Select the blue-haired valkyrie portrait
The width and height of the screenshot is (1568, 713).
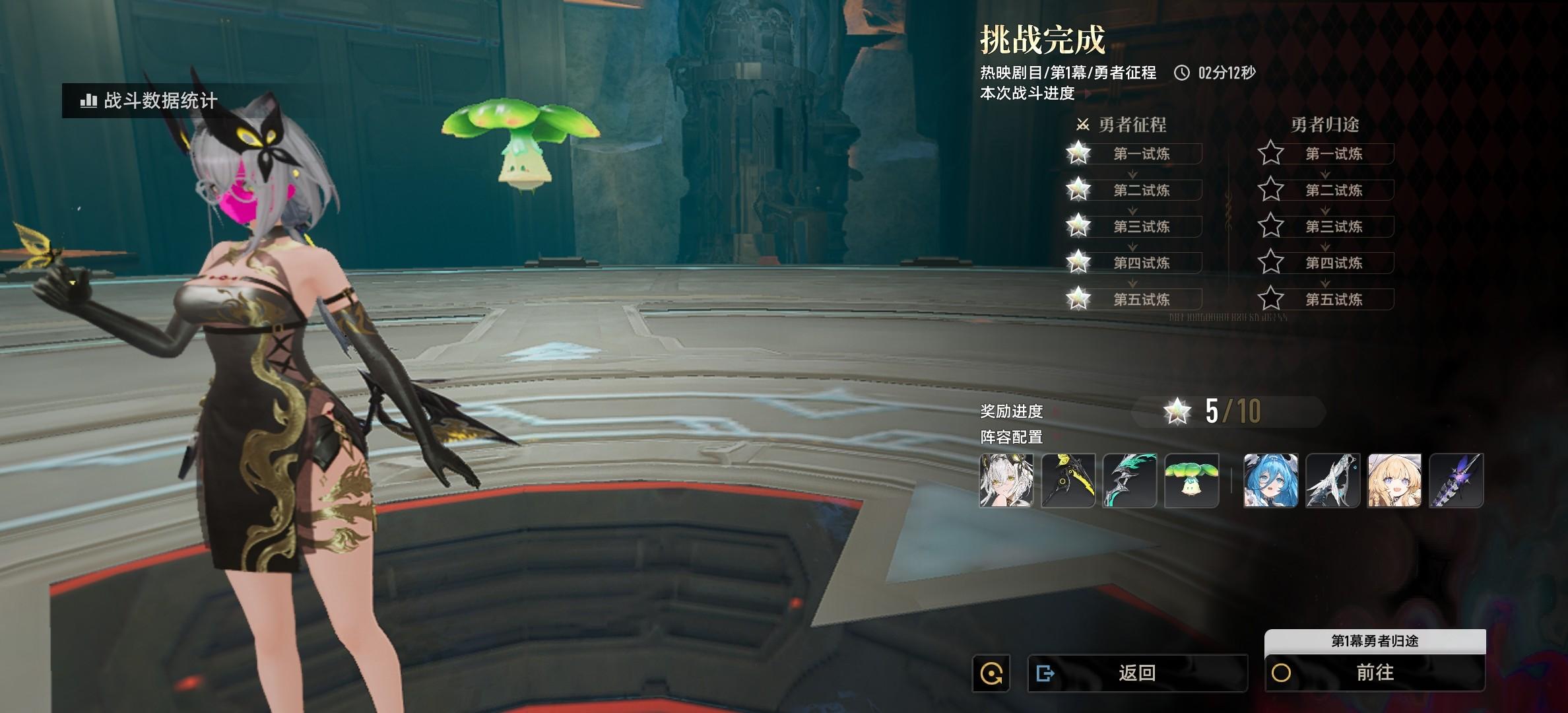tap(1271, 481)
